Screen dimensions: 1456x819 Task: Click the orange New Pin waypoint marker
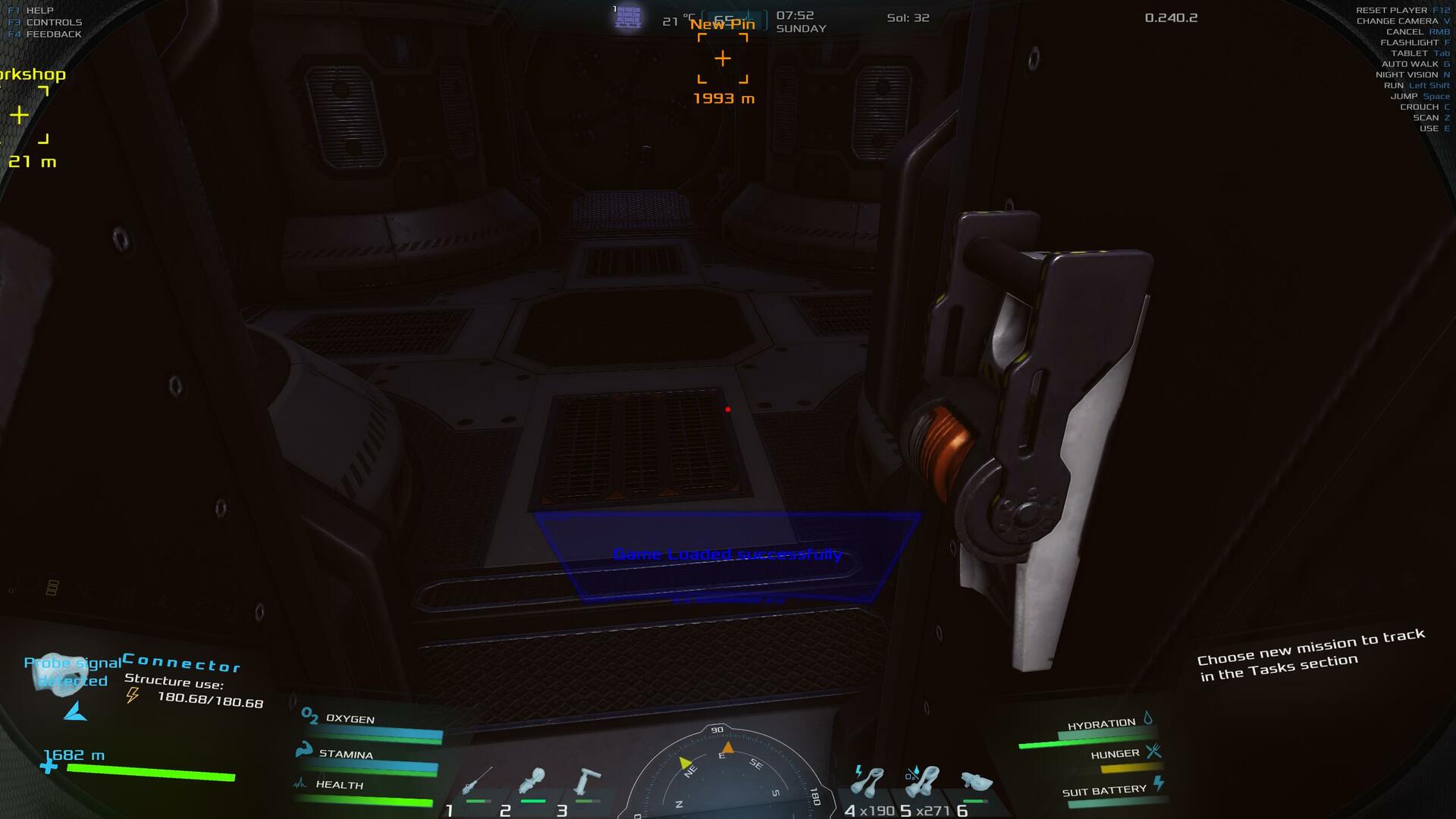pos(723,58)
